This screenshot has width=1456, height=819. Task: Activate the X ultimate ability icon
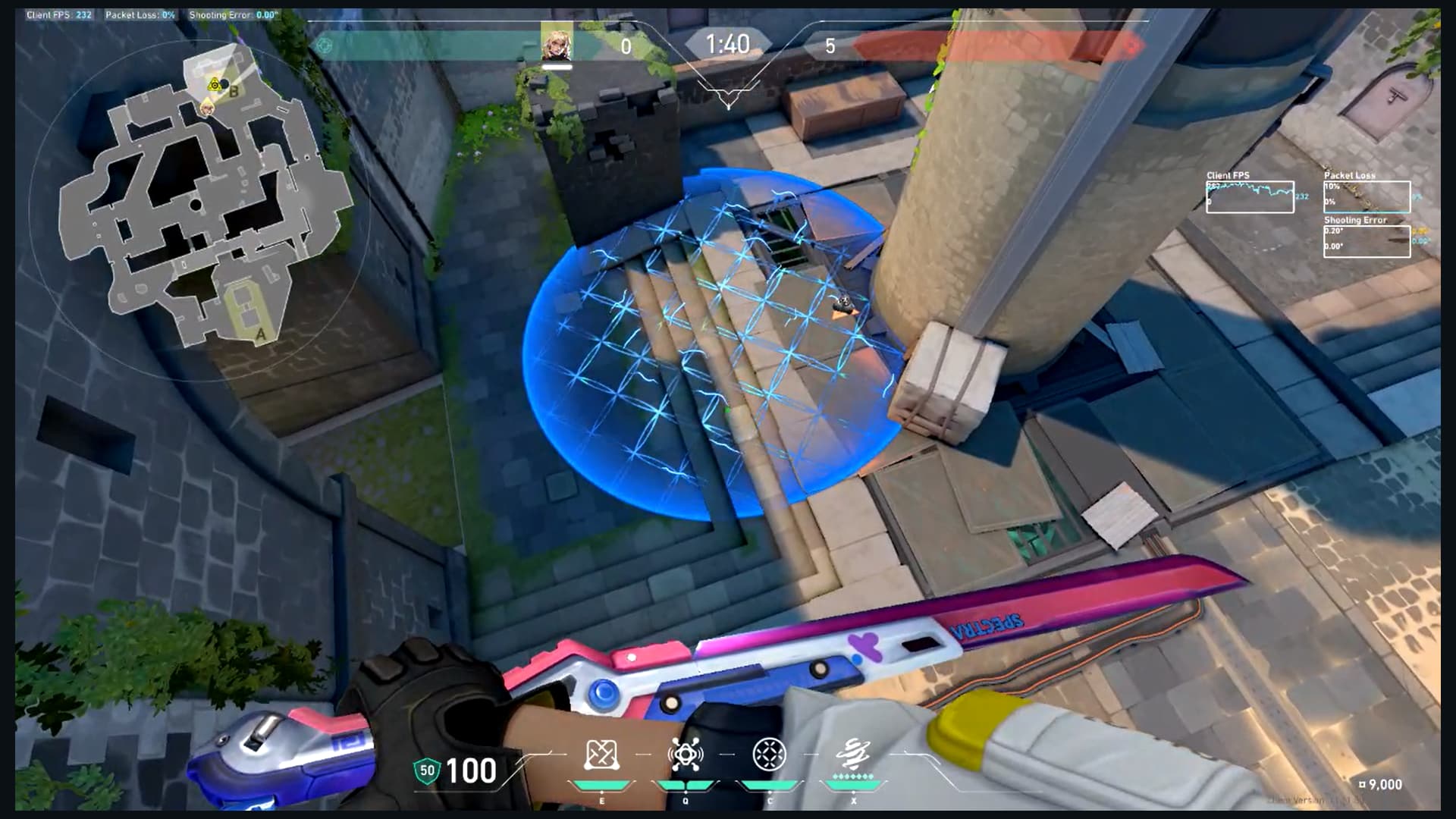pos(852,752)
